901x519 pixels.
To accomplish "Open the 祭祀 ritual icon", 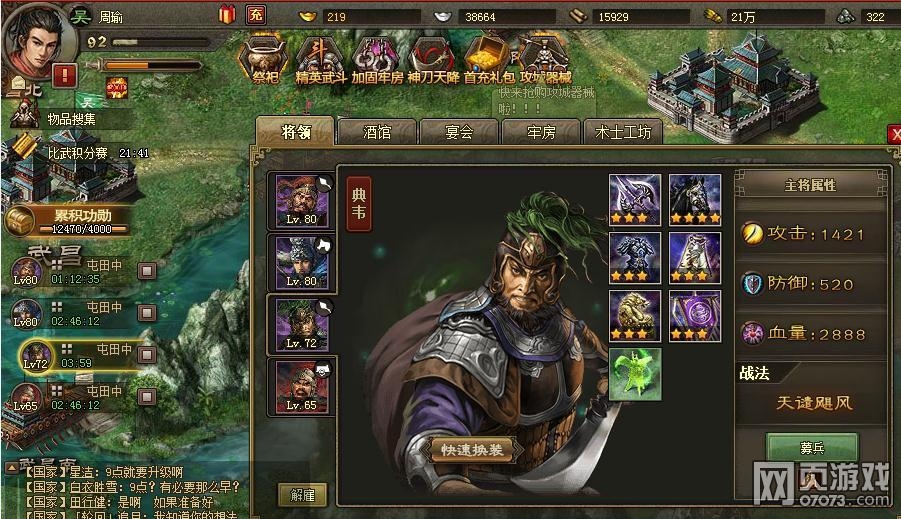I will [265, 60].
